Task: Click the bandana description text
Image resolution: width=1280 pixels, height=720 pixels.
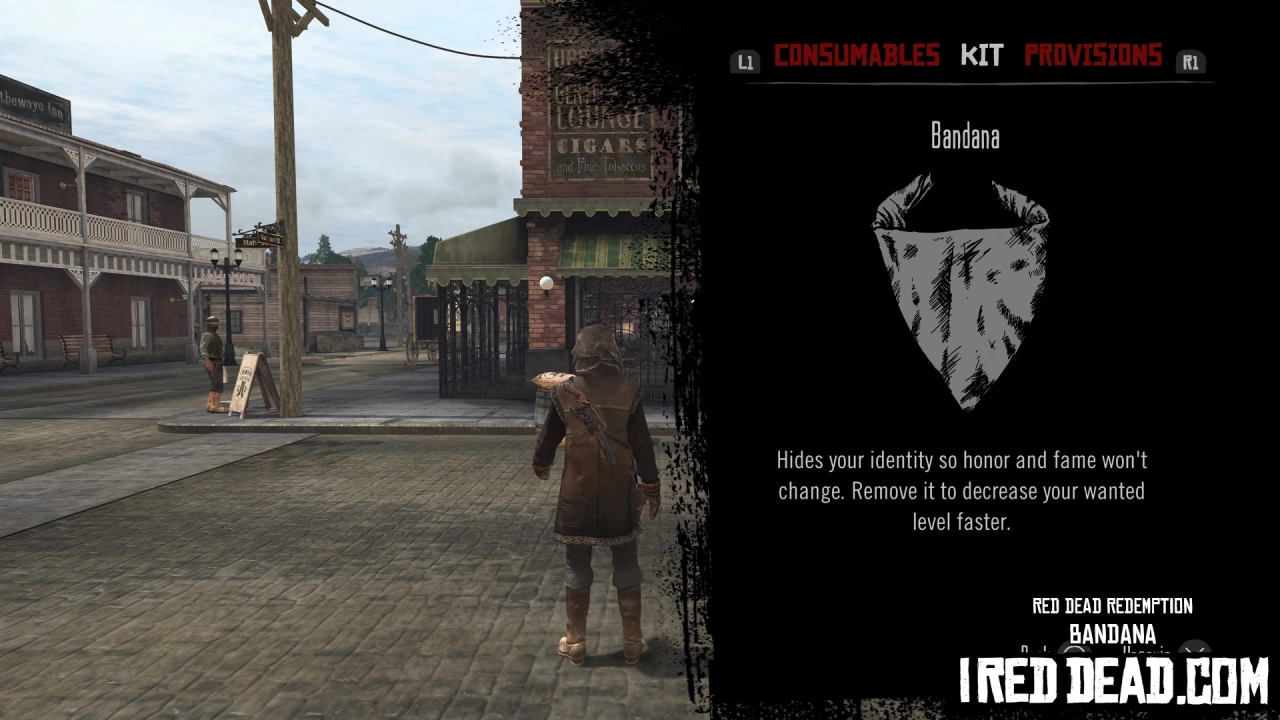Action: click(x=962, y=490)
